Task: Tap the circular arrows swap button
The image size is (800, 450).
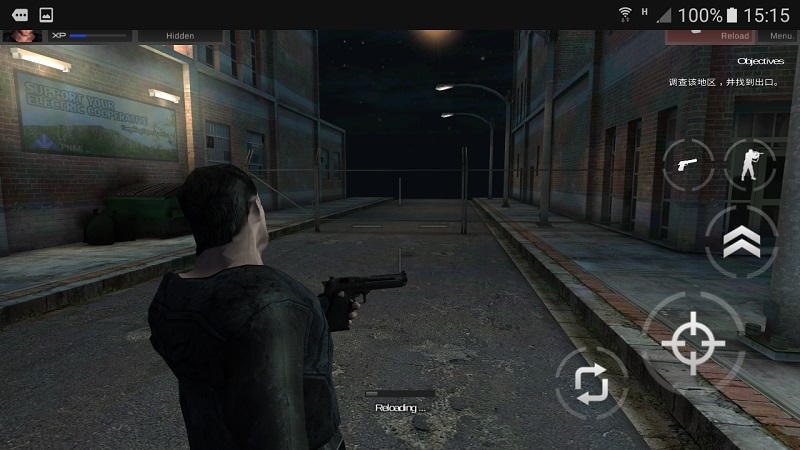Action: (591, 382)
